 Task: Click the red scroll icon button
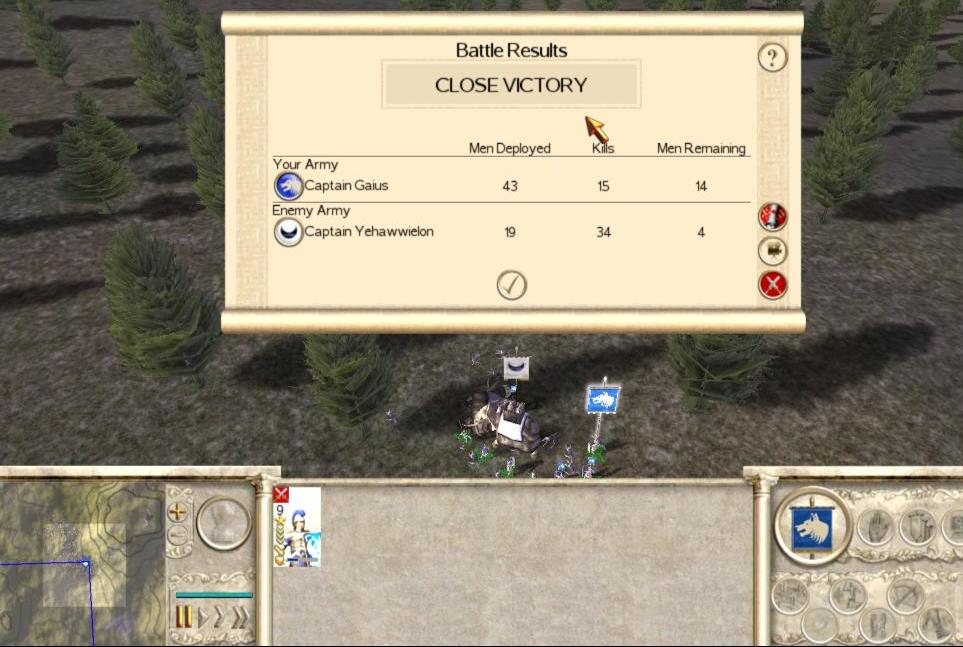coord(772,215)
